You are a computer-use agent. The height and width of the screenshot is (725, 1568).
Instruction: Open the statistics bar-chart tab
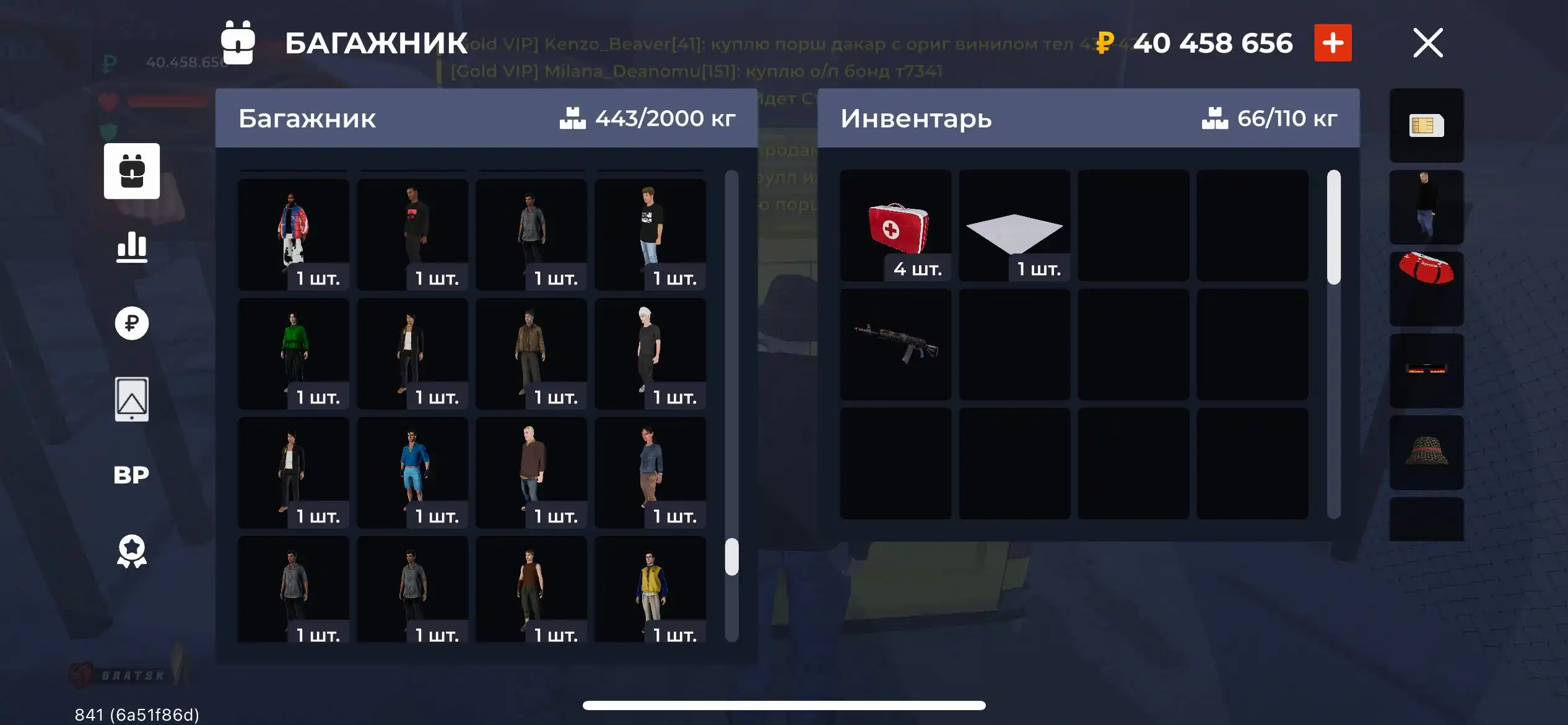131,247
